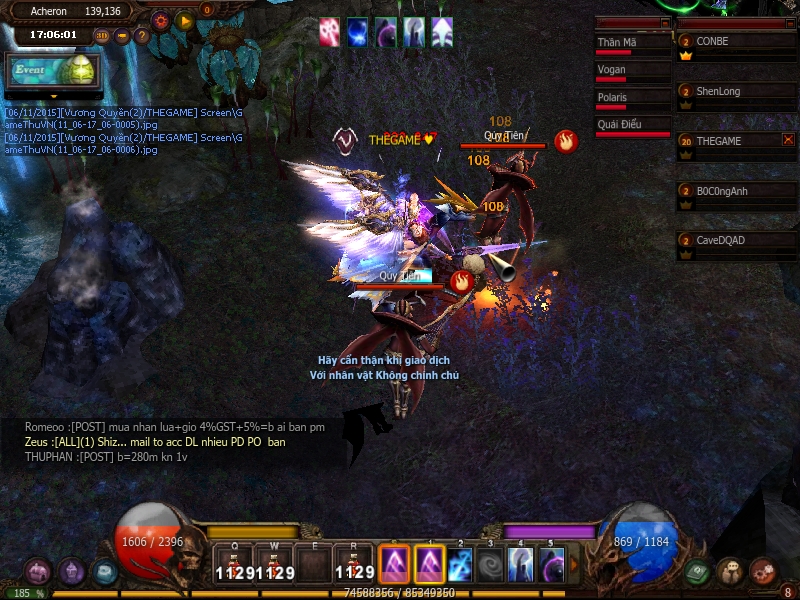This screenshot has height=600, width=800.
Task: Click the X beside THEGAME
Action: [788, 140]
